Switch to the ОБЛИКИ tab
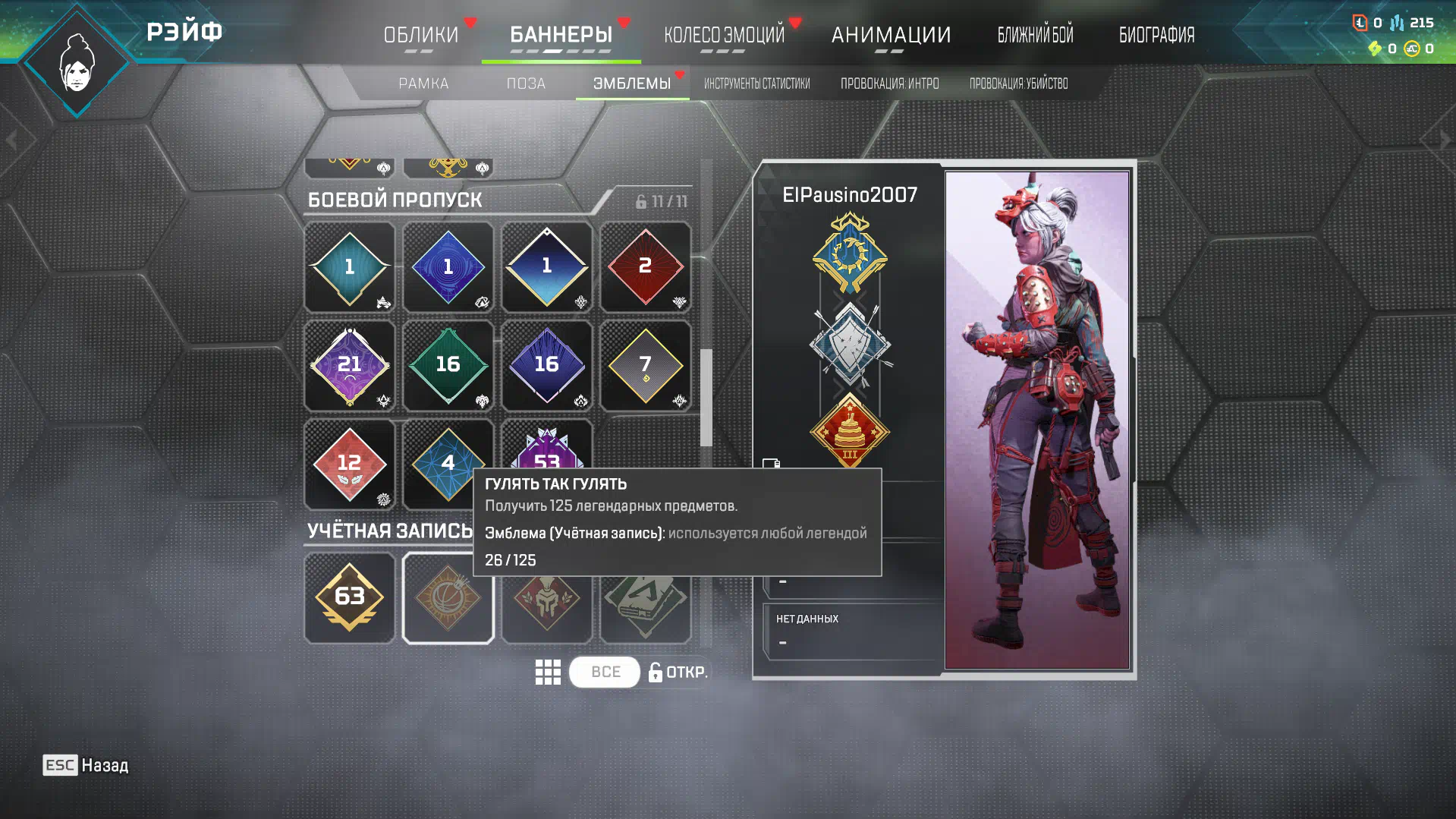 point(420,35)
